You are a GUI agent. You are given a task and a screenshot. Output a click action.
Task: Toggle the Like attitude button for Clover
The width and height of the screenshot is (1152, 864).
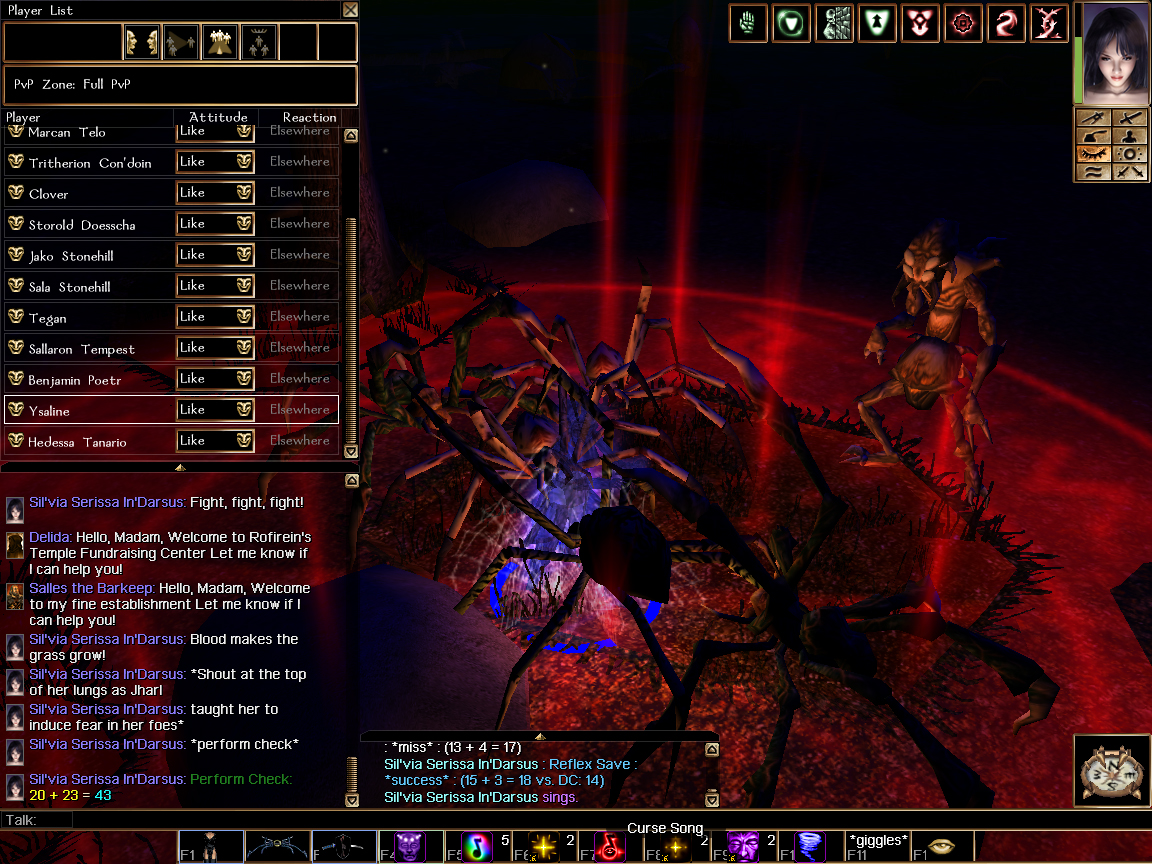tap(214, 192)
